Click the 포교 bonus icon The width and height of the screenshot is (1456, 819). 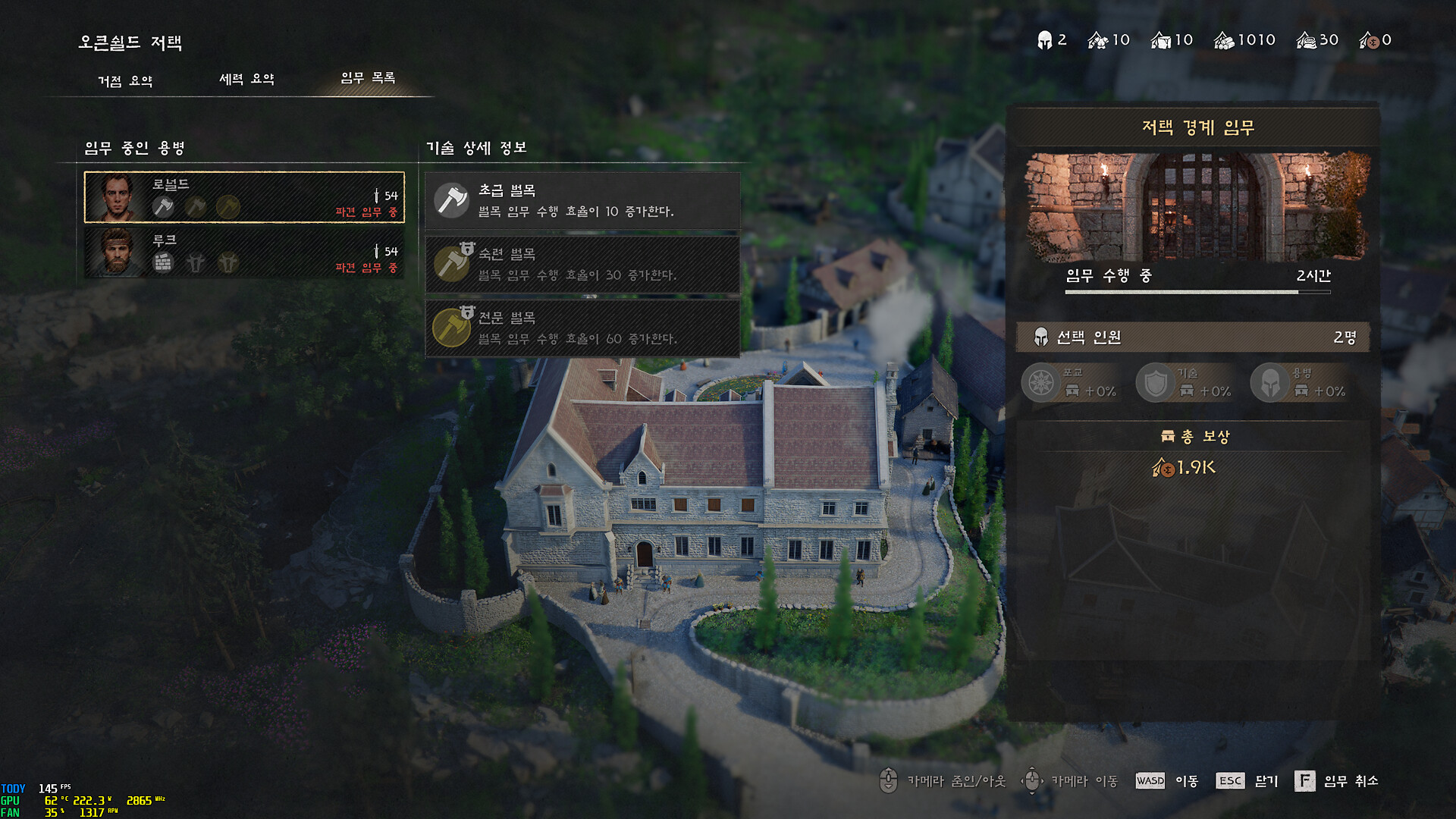point(1040,382)
